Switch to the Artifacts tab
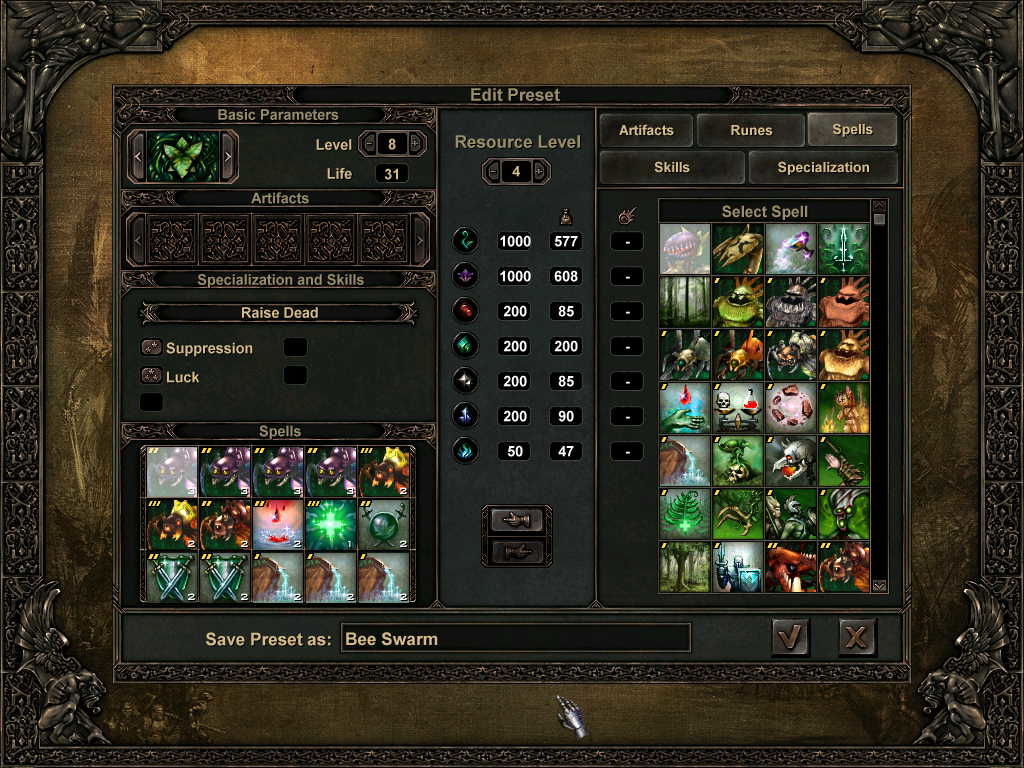 click(646, 130)
